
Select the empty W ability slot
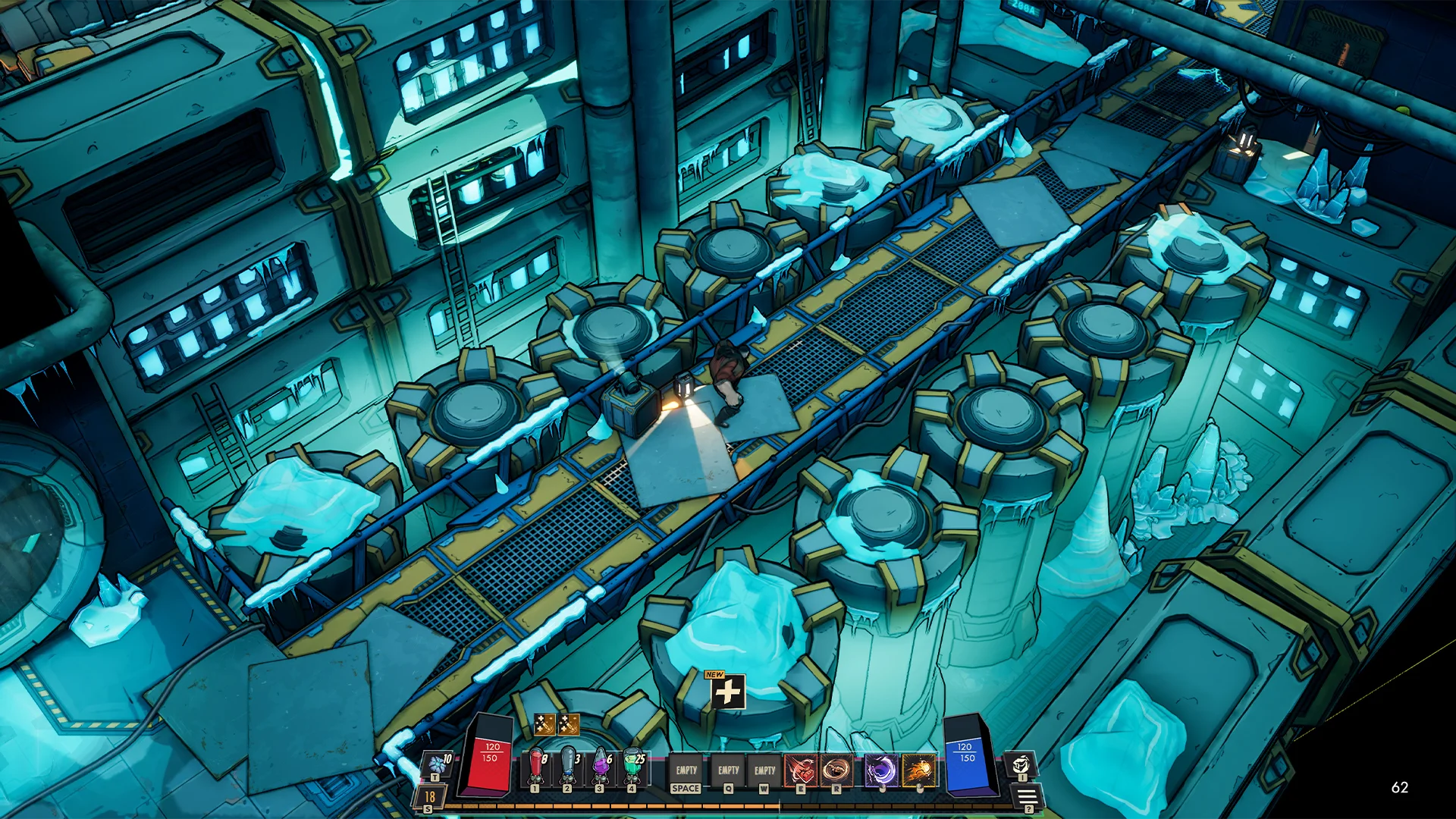point(764,770)
